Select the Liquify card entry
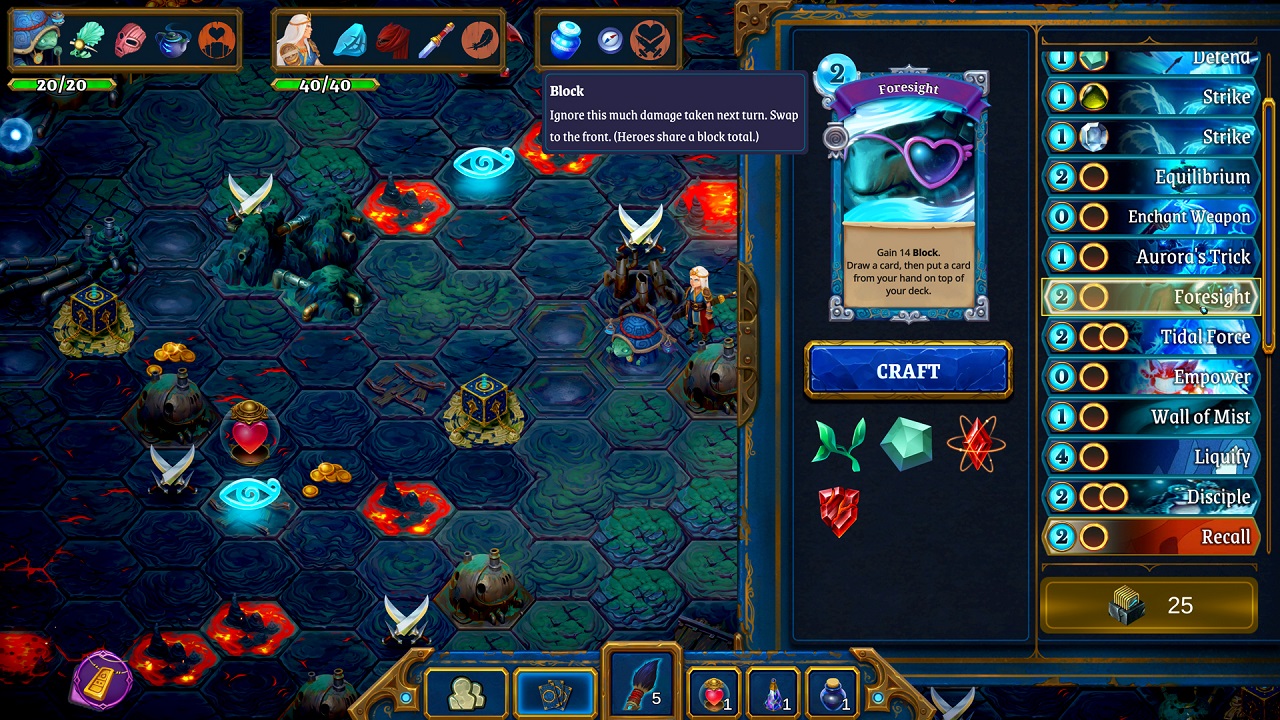 1150,457
